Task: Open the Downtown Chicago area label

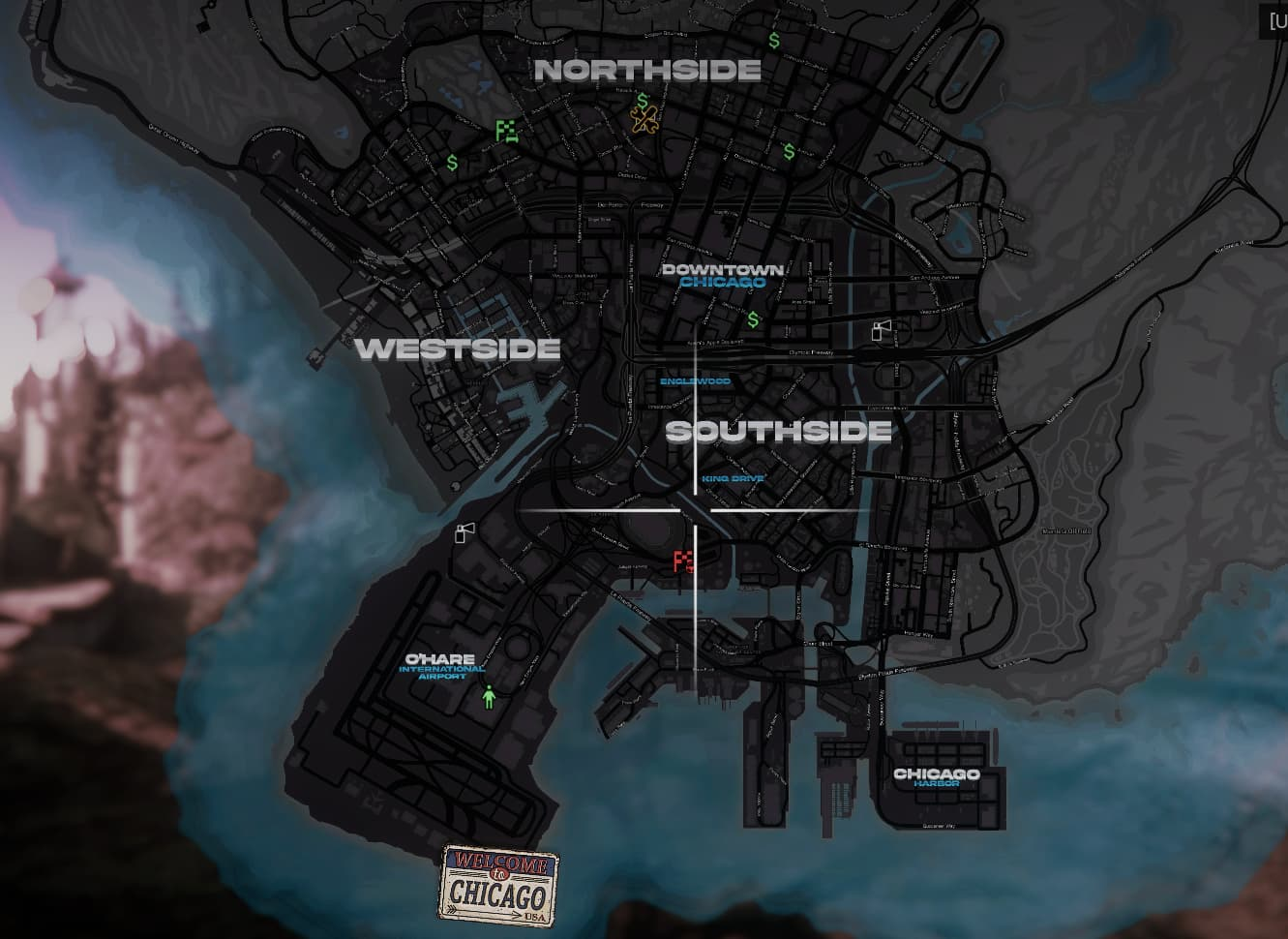Action: point(724,274)
